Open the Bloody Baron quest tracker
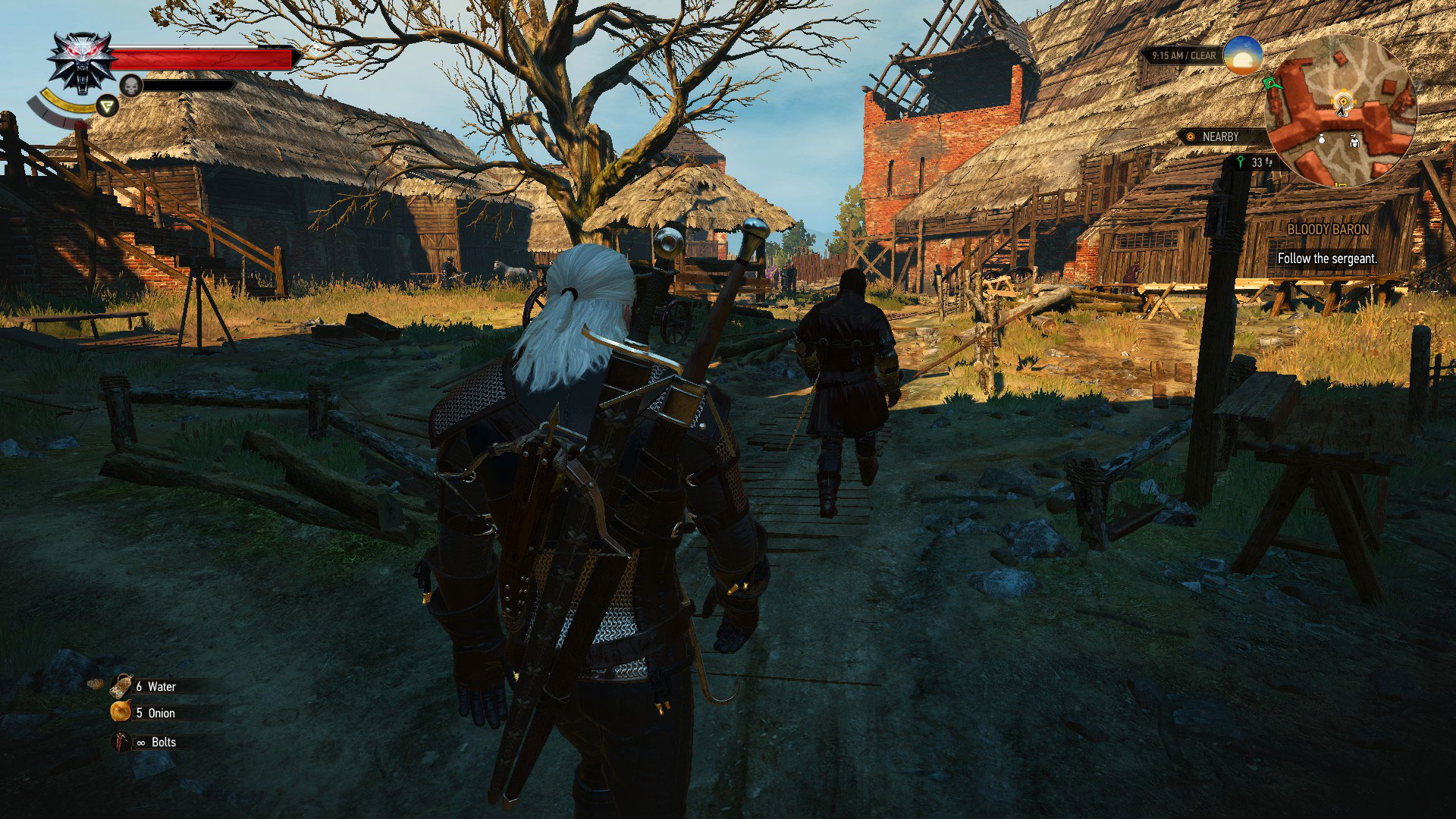Screen dimensions: 1456x819 [1328, 229]
